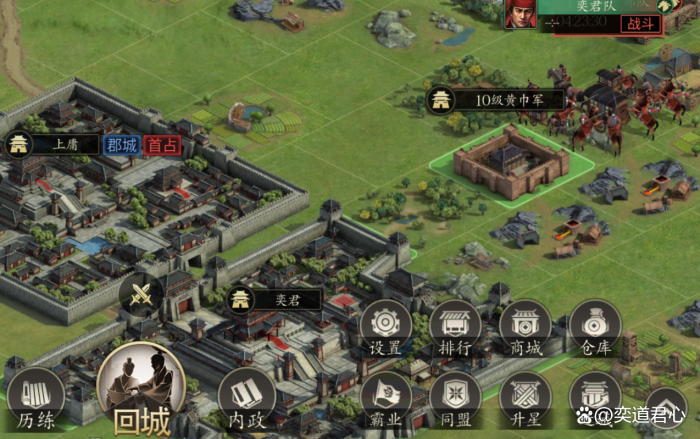Select the general portrait in red hat
This screenshot has height=439, width=700.
coord(519,13)
